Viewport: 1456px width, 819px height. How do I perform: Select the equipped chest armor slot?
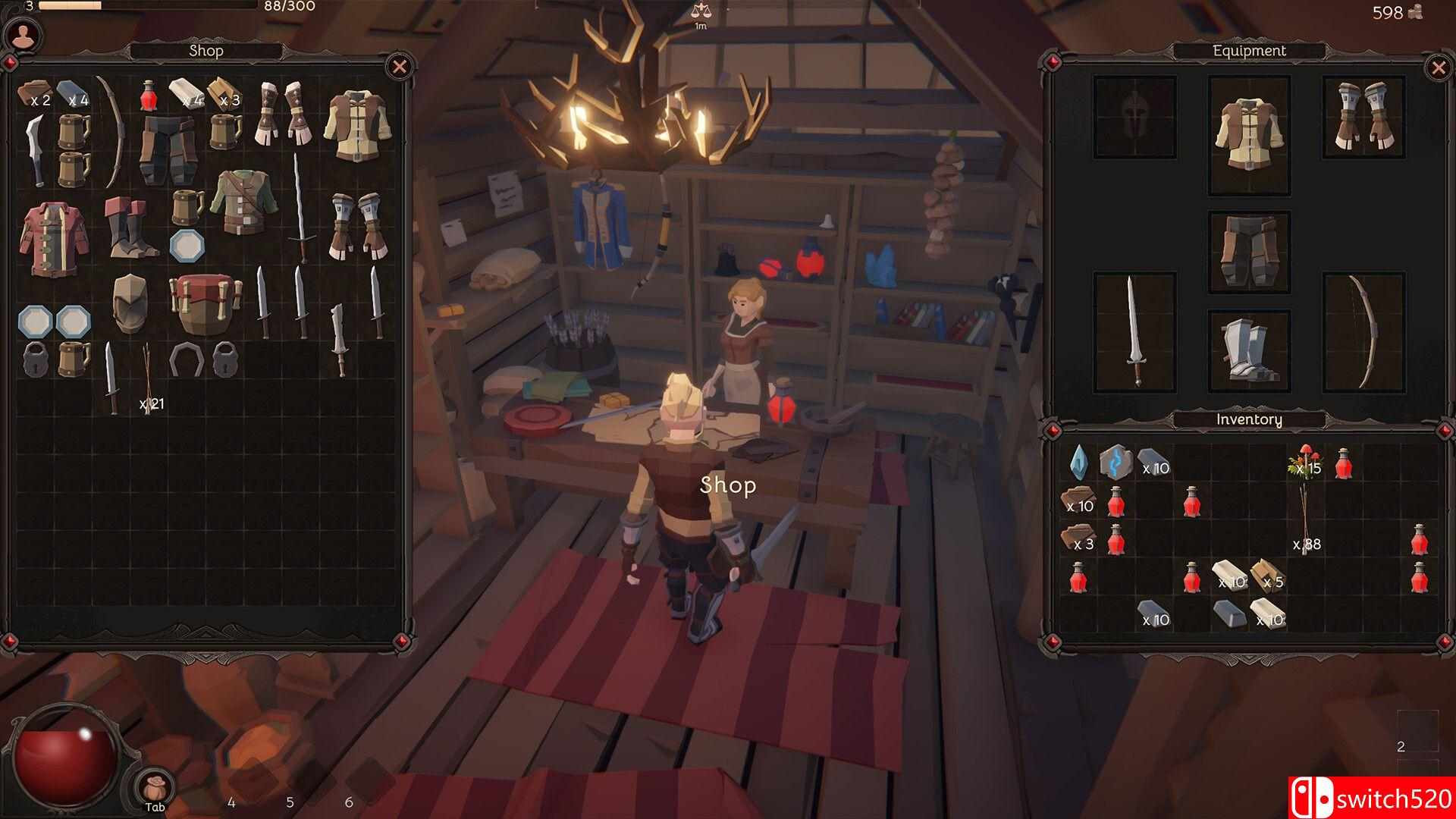(x=1248, y=134)
